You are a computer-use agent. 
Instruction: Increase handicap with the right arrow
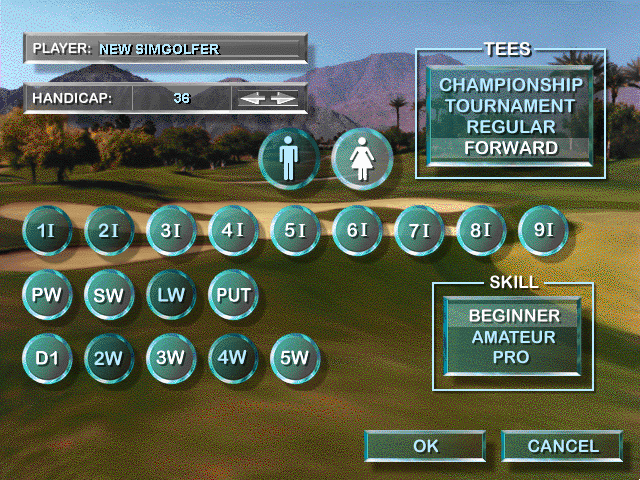click(284, 98)
